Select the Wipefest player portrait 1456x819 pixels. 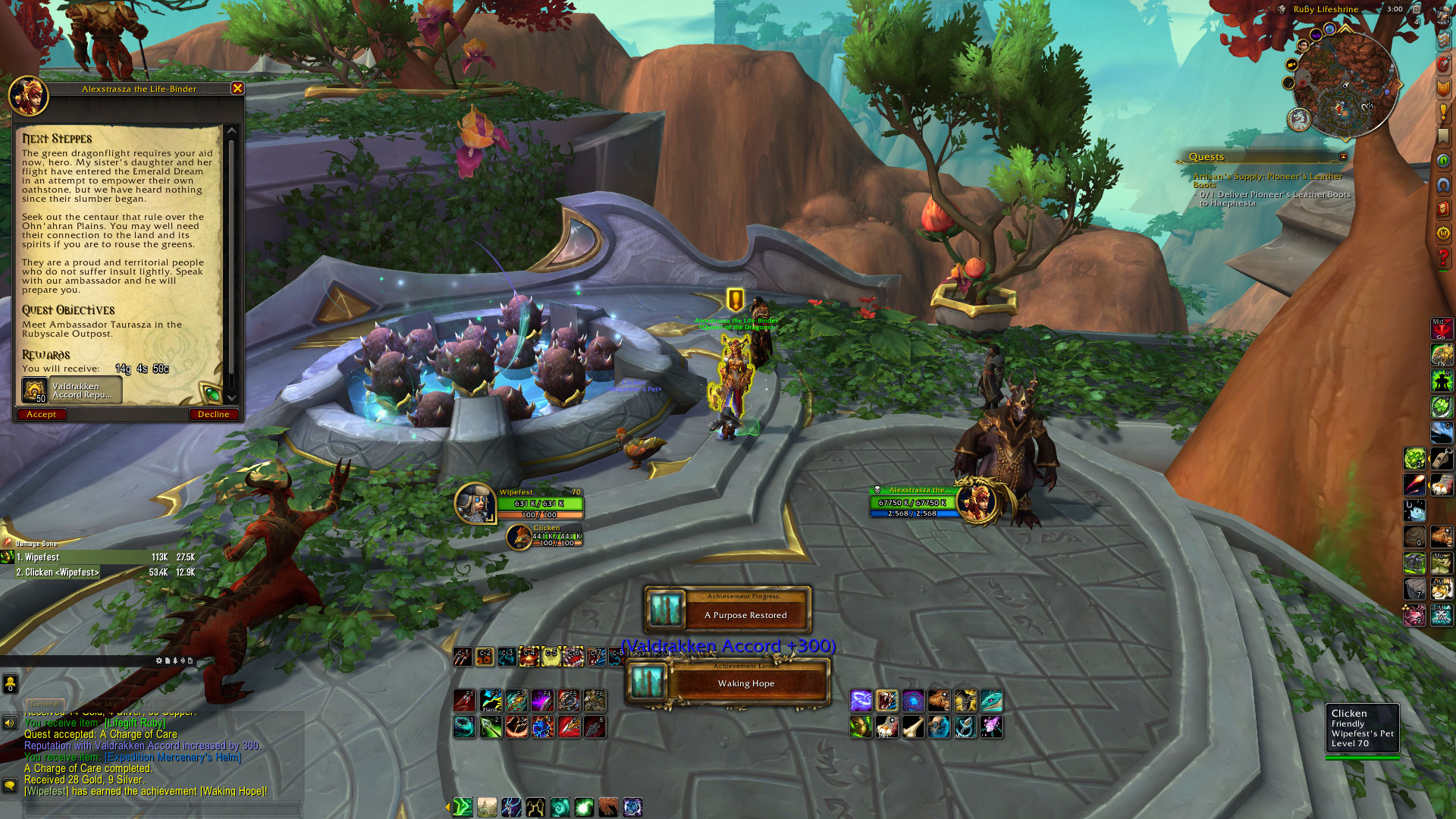click(475, 503)
